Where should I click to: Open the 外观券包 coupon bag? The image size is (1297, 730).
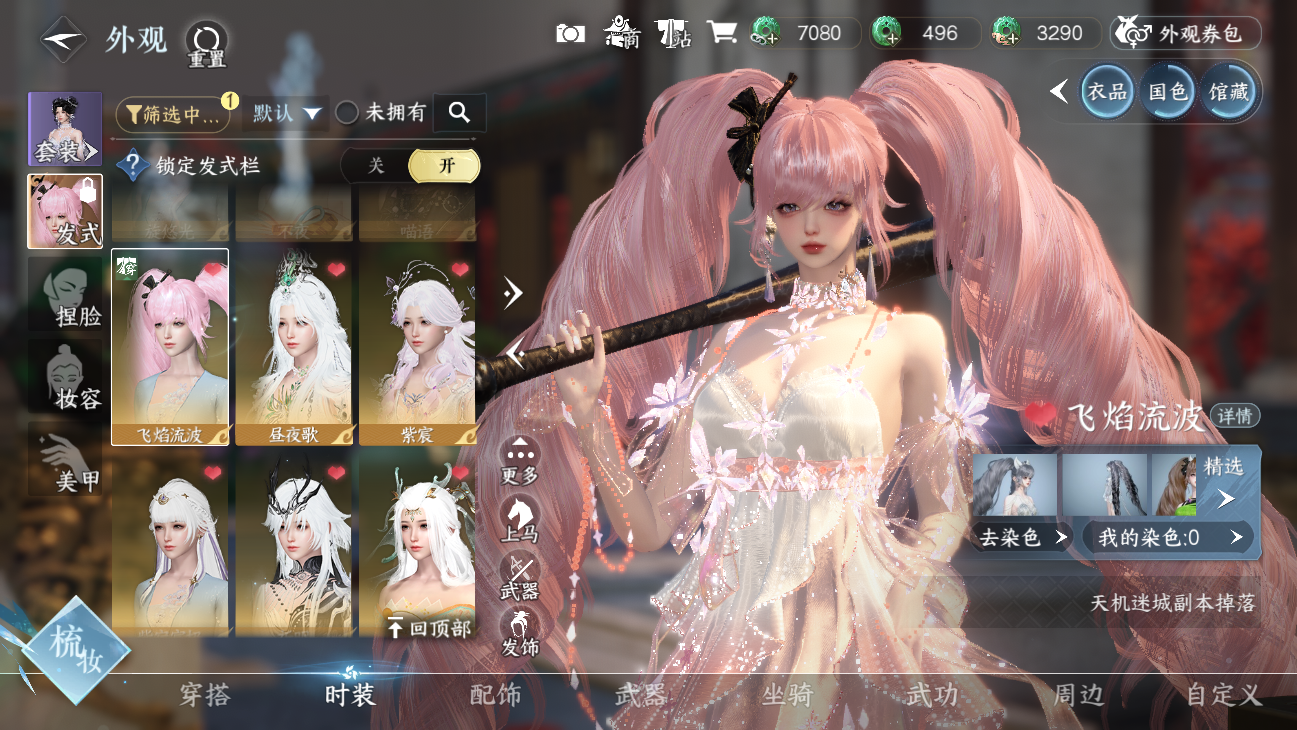tap(1186, 33)
